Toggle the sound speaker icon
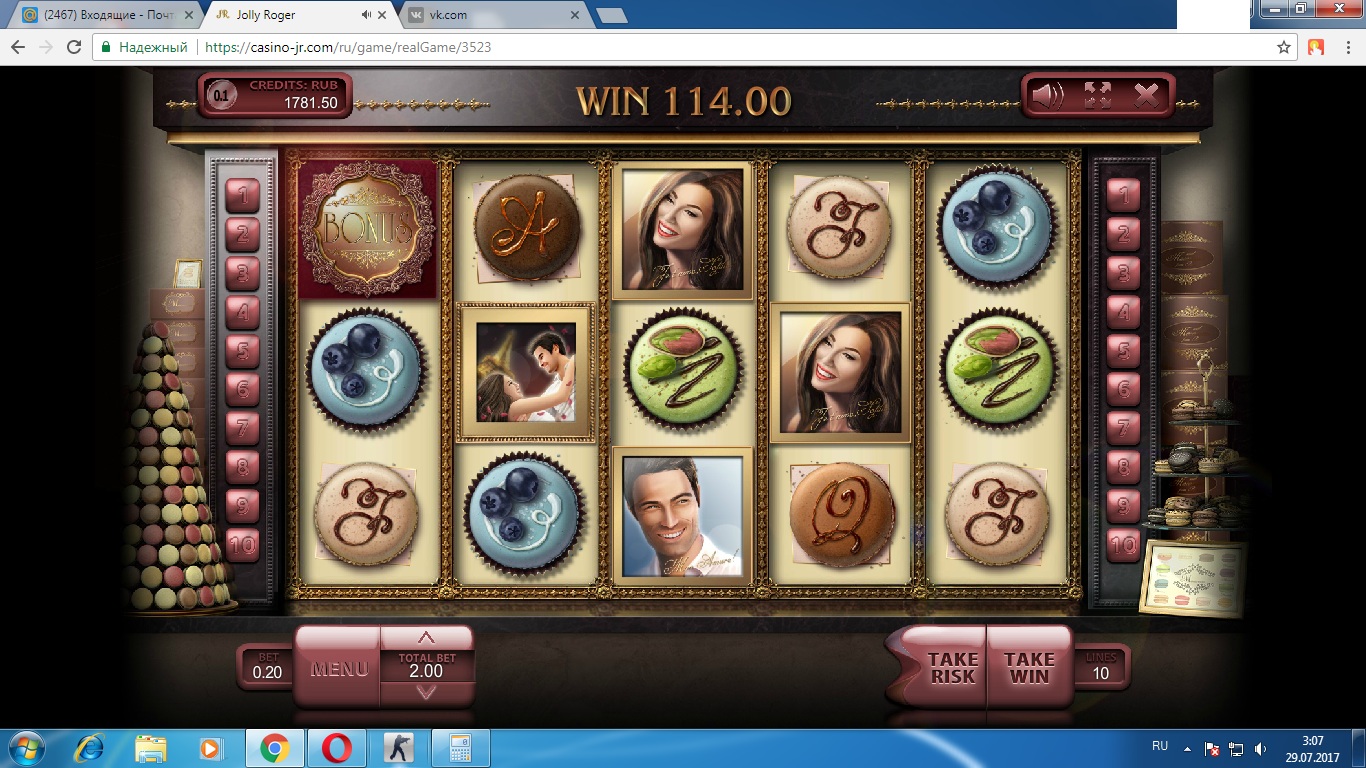 1048,96
